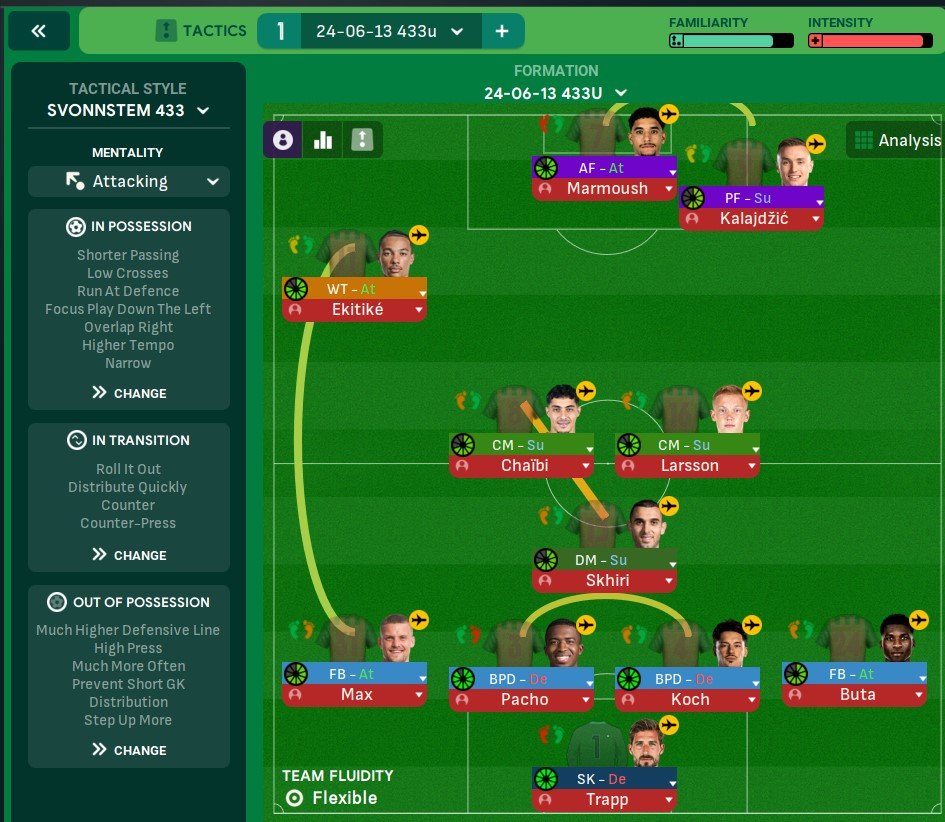Viewport: 945px width, 822px height.
Task: Select midfielder Larsson's card
Action: click(x=688, y=465)
